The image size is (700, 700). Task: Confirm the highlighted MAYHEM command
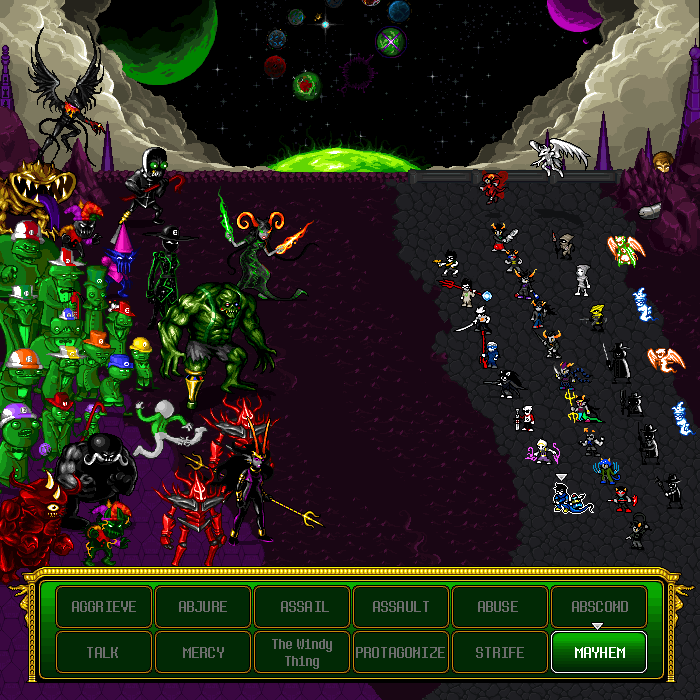click(x=599, y=653)
